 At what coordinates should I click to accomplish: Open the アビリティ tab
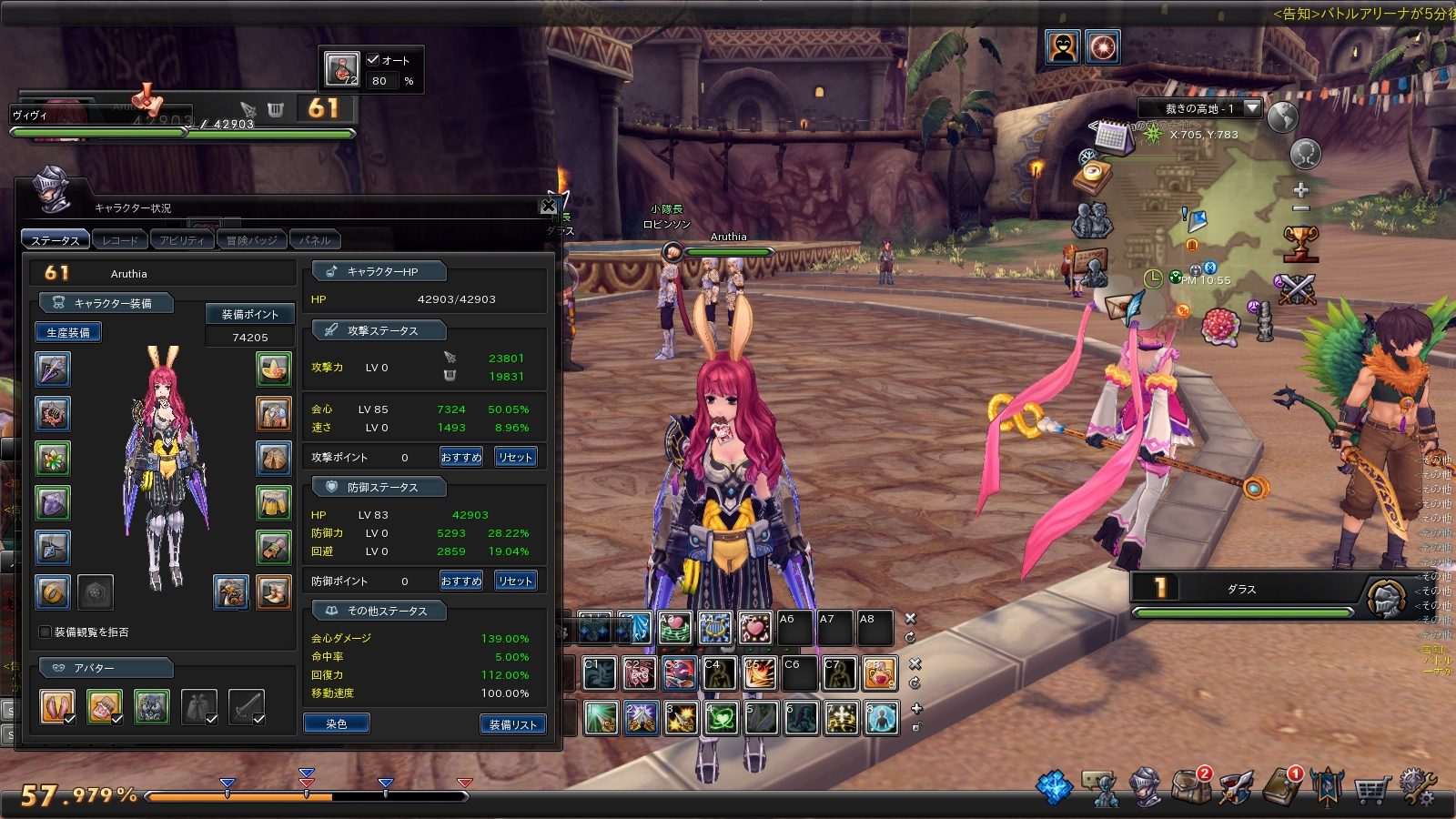(x=182, y=240)
